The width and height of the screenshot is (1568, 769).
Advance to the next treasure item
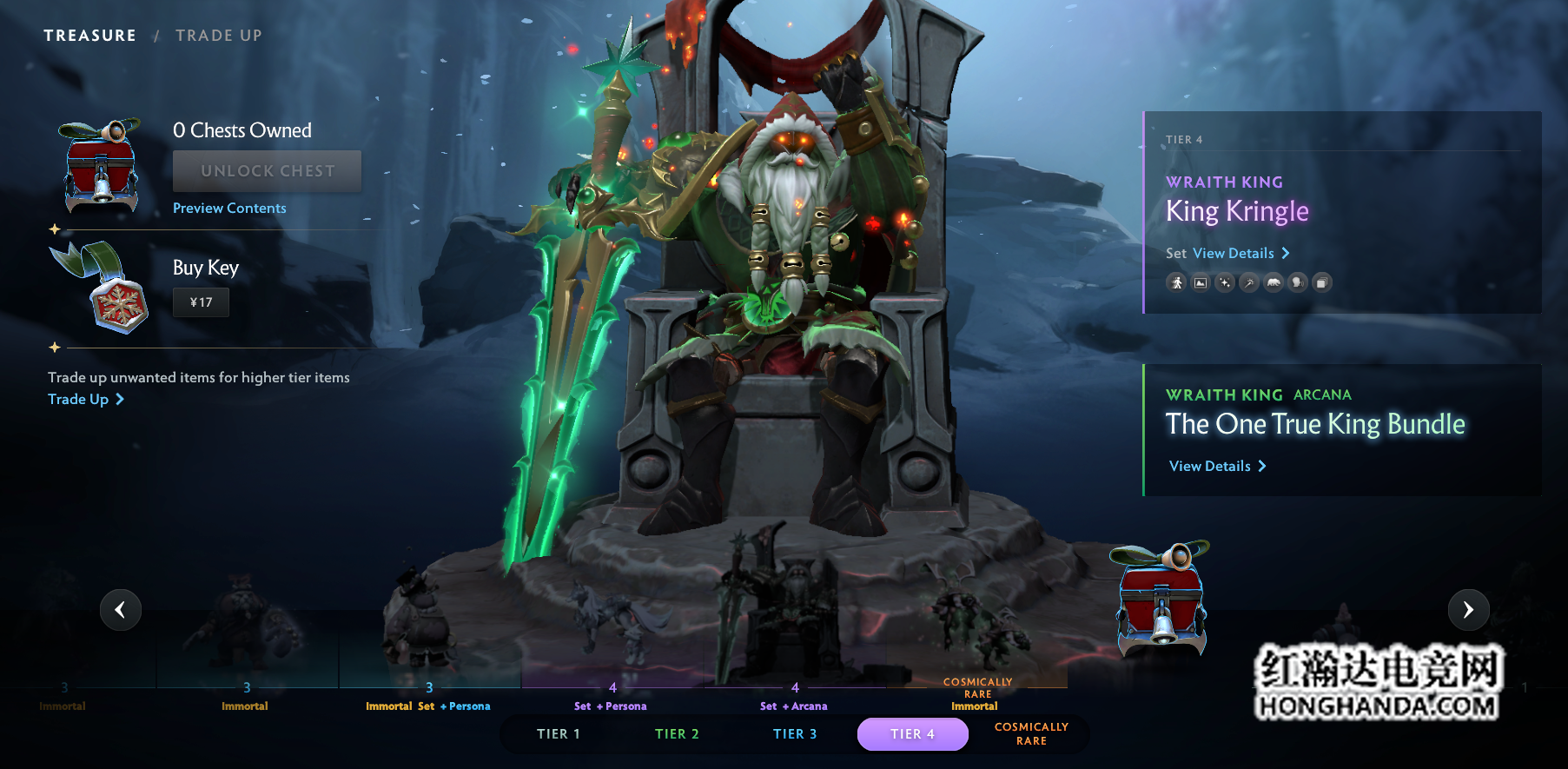tap(1468, 610)
